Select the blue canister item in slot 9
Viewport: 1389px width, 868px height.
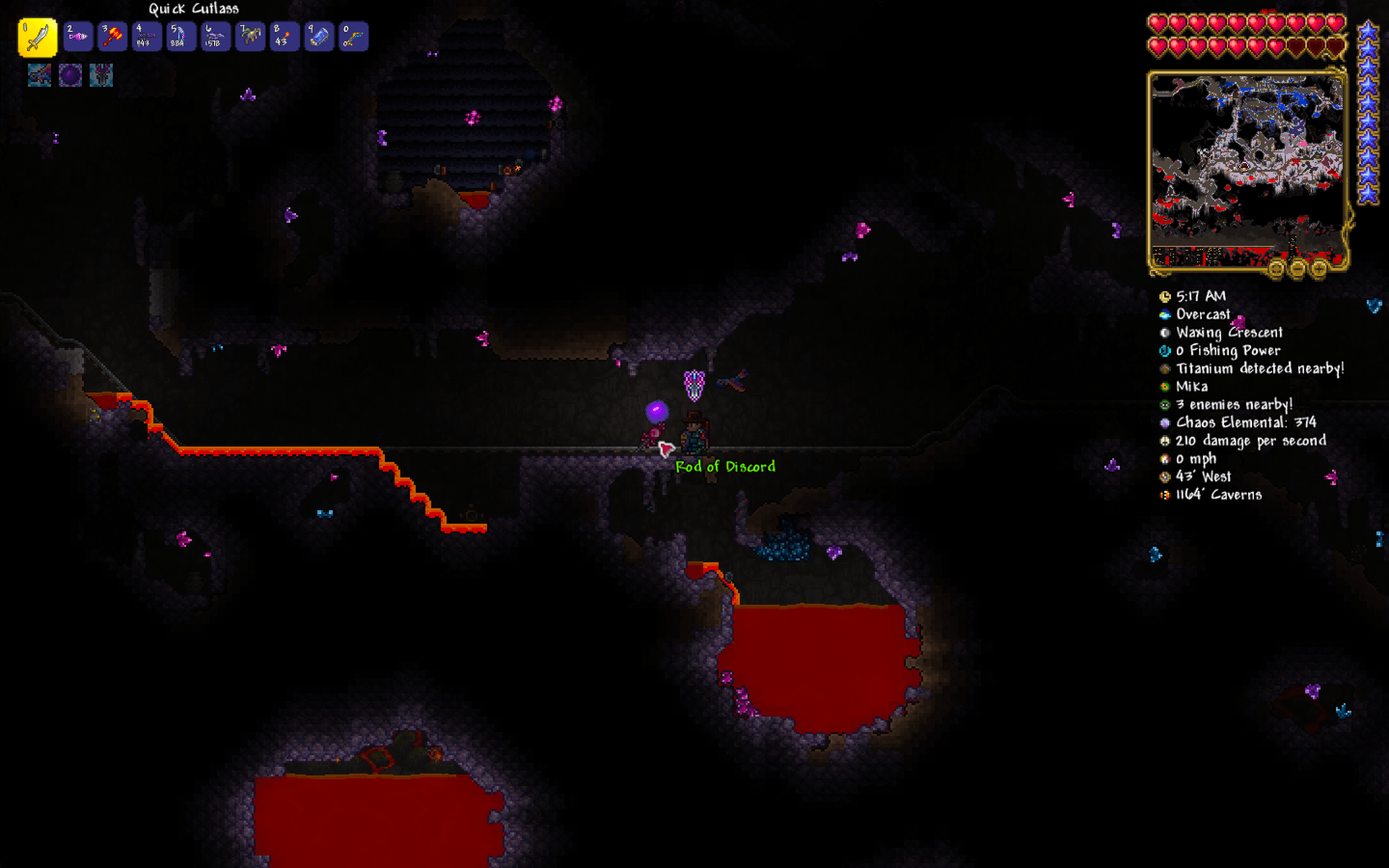pyautogui.click(x=320, y=36)
